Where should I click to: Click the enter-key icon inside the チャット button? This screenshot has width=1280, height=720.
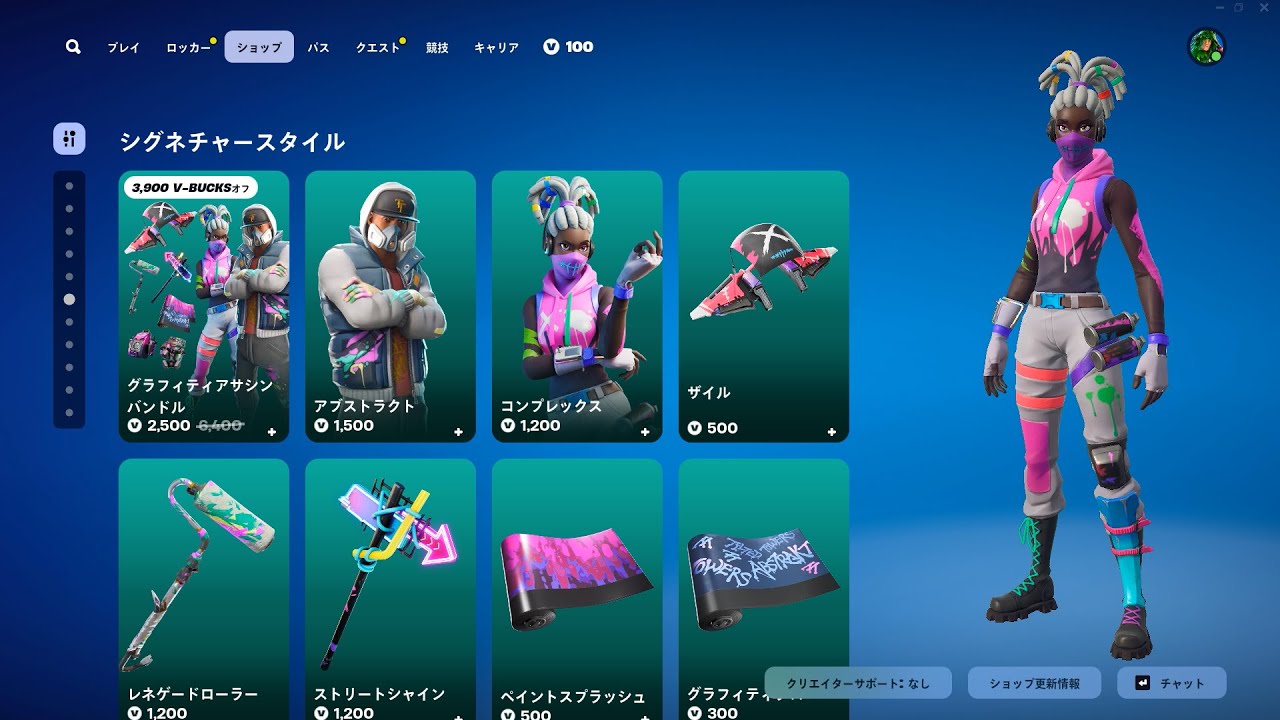click(1141, 682)
